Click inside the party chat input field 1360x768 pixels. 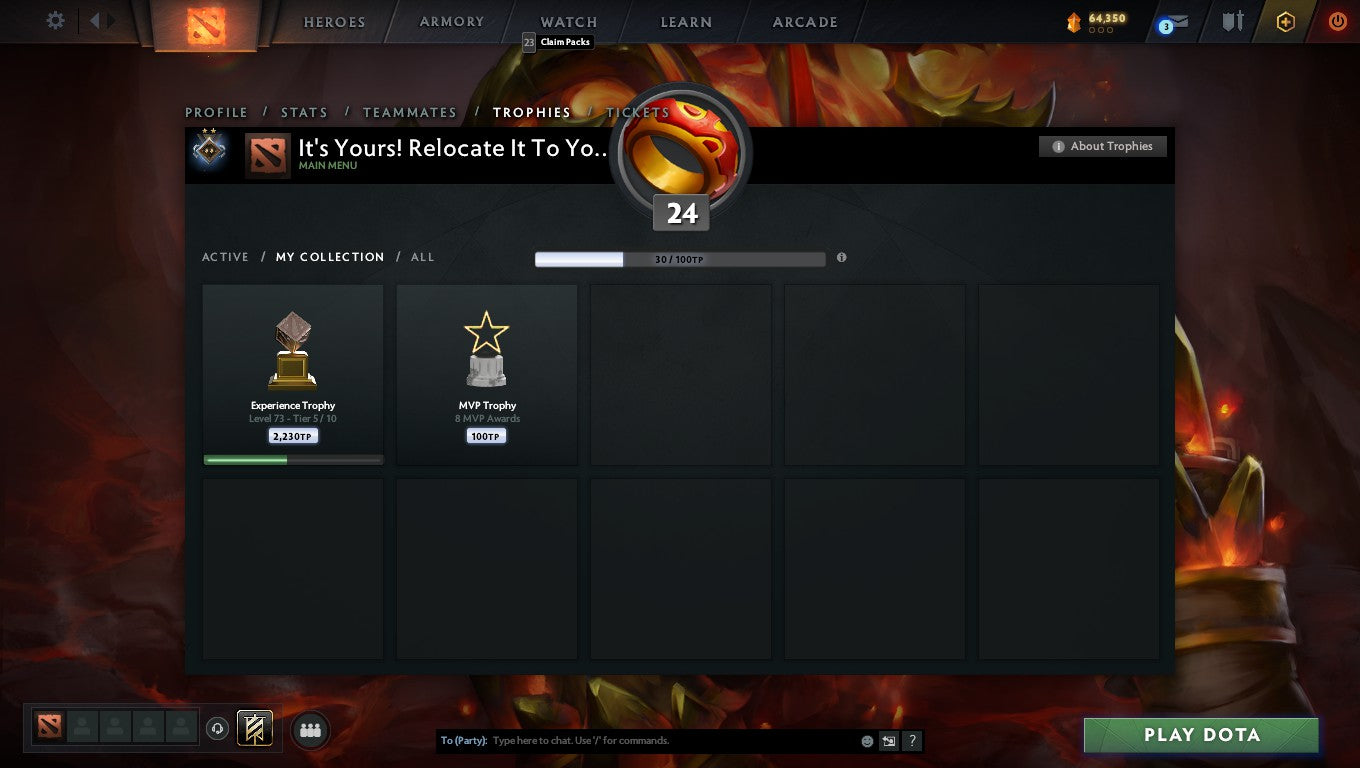(x=650, y=740)
